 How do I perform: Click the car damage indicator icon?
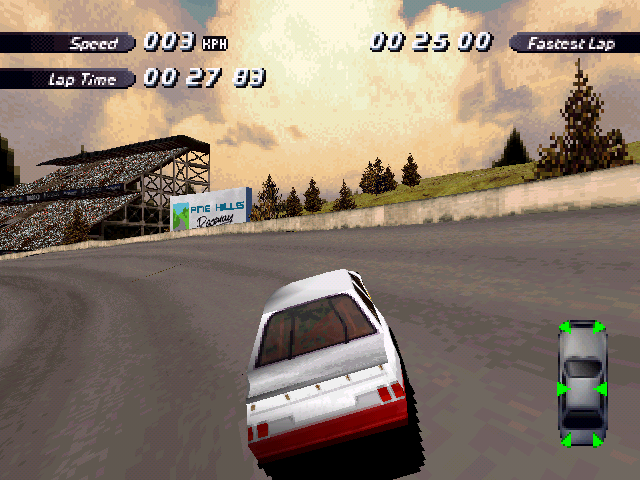coord(582,384)
